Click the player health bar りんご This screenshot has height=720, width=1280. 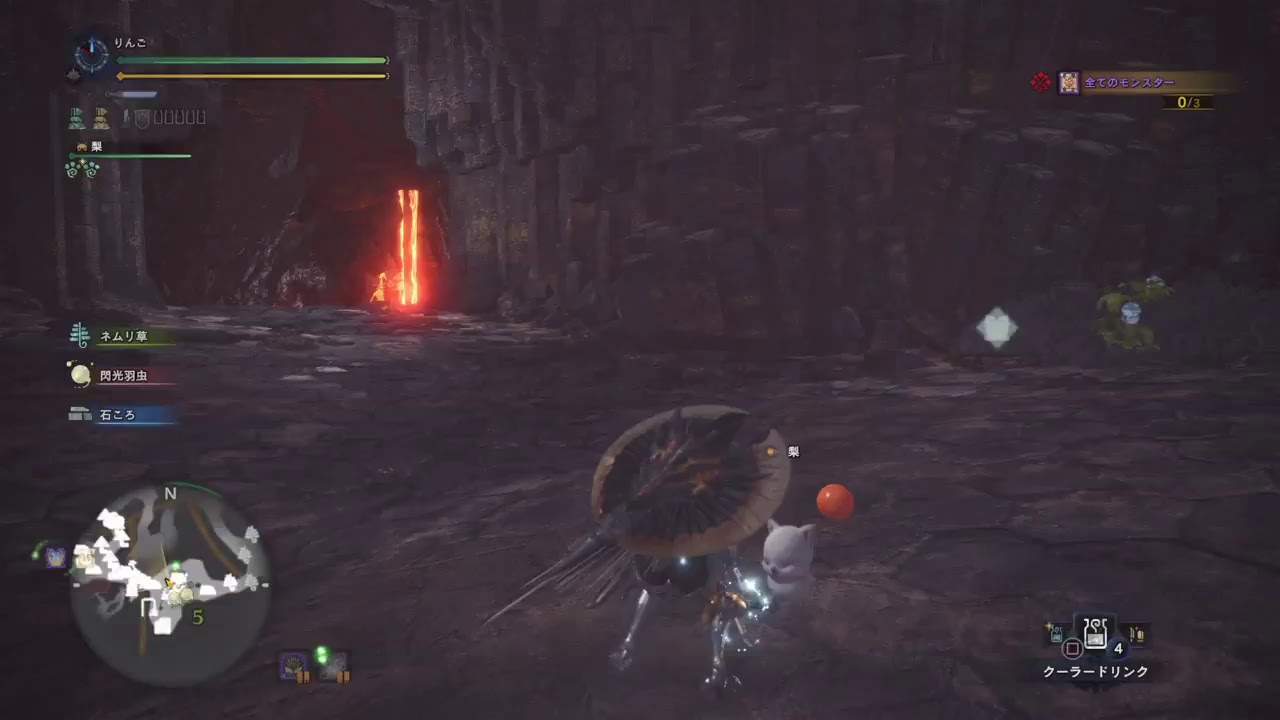250,60
